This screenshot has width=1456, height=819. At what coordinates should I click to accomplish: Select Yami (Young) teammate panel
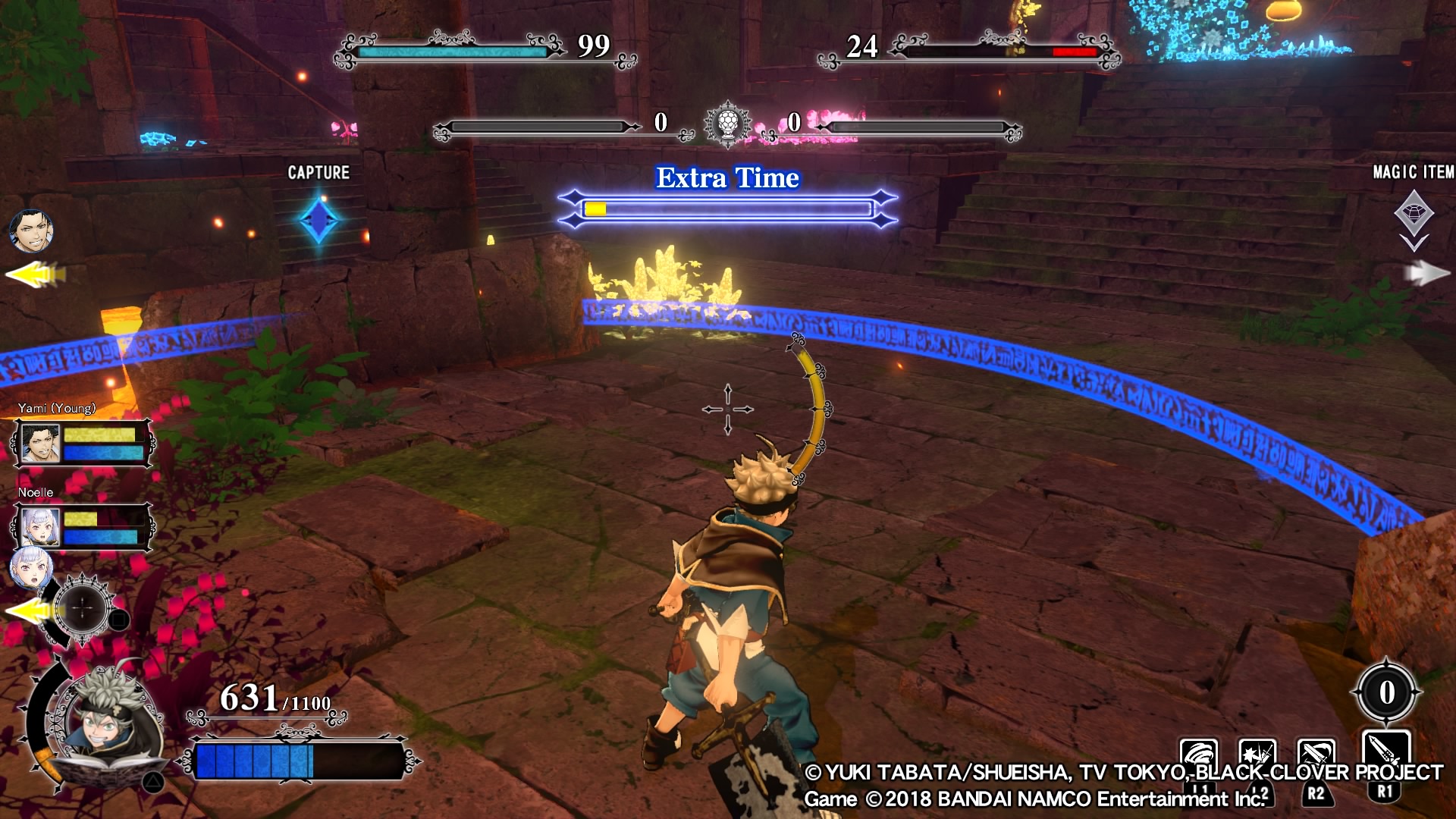tap(82, 444)
